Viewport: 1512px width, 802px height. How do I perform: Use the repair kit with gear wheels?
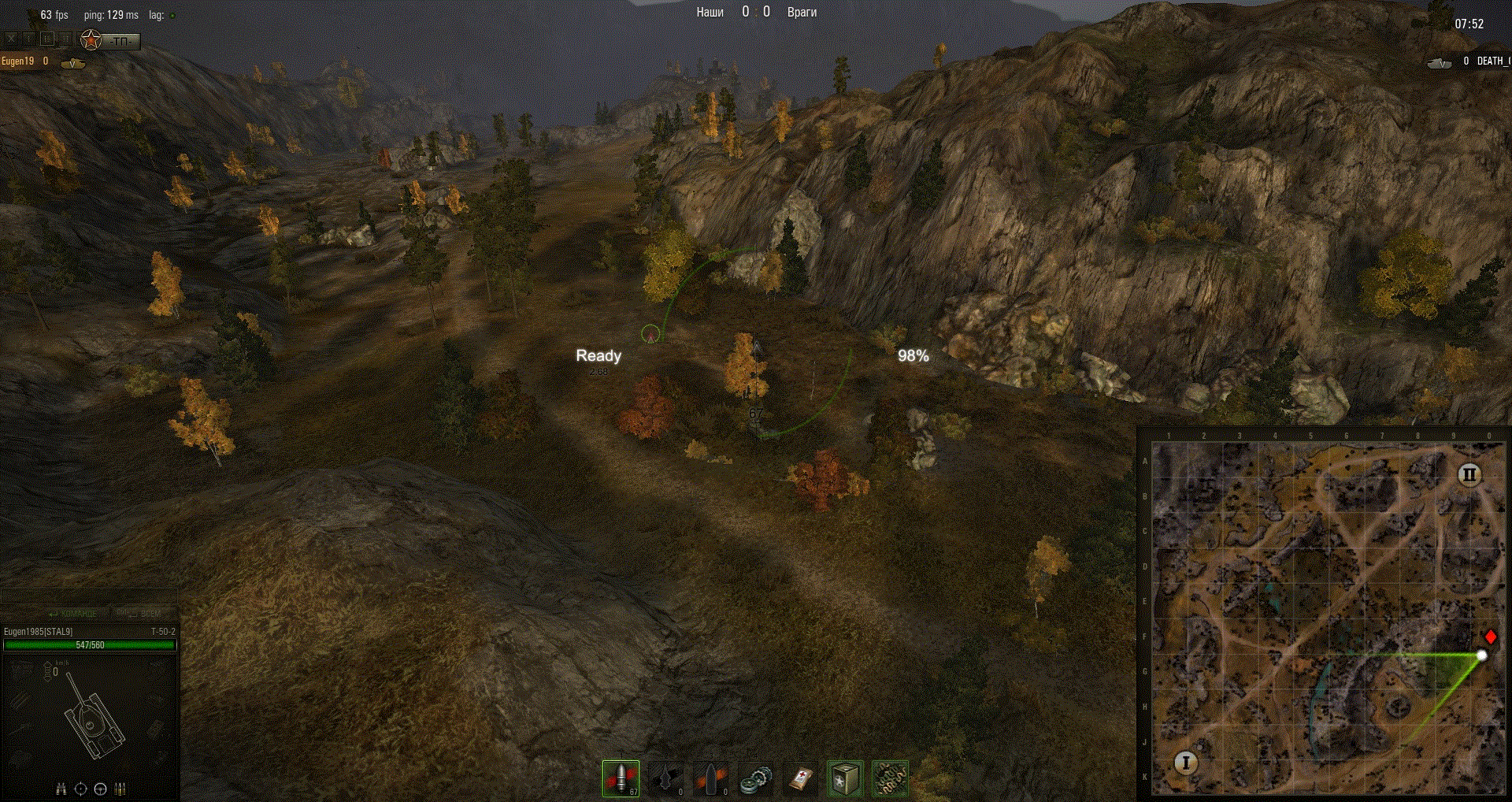pyautogui.click(x=755, y=779)
